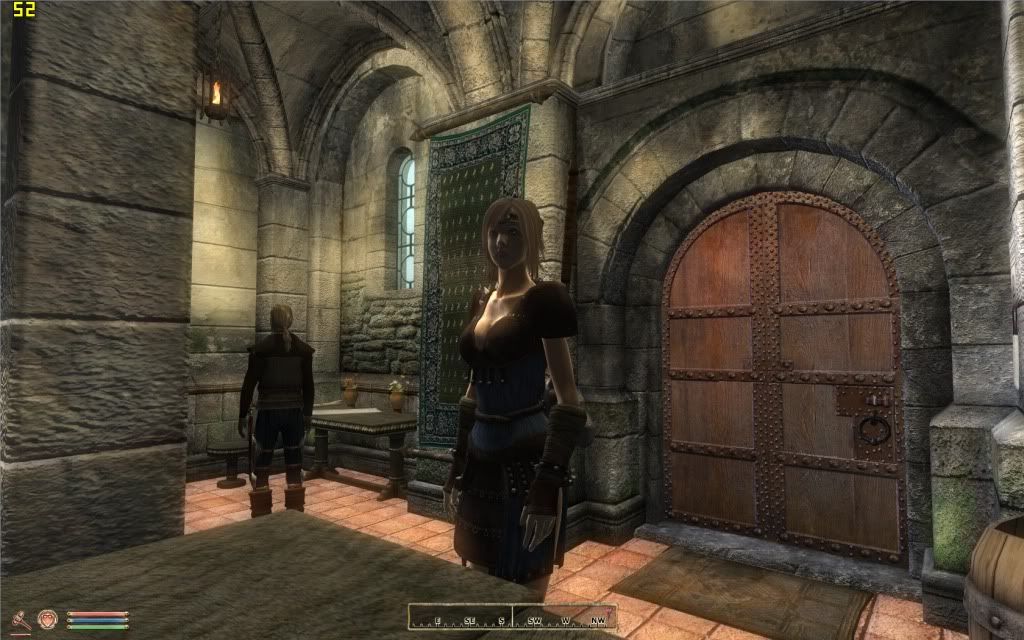Image resolution: width=1024 pixels, height=640 pixels.
Task: Click the equipped hammer weapon icon
Action: (x=19, y=619)
